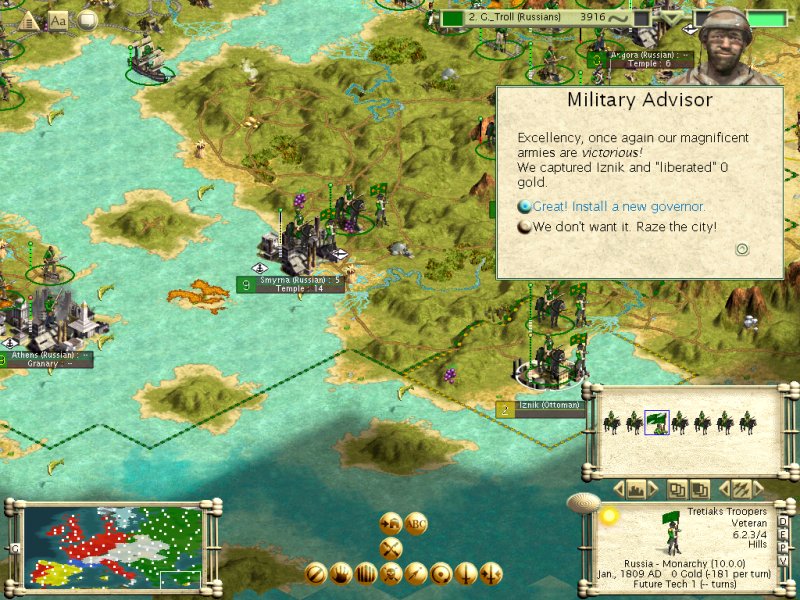Open city view from skyline button
800x600 pixels.
tap(635, 490)
